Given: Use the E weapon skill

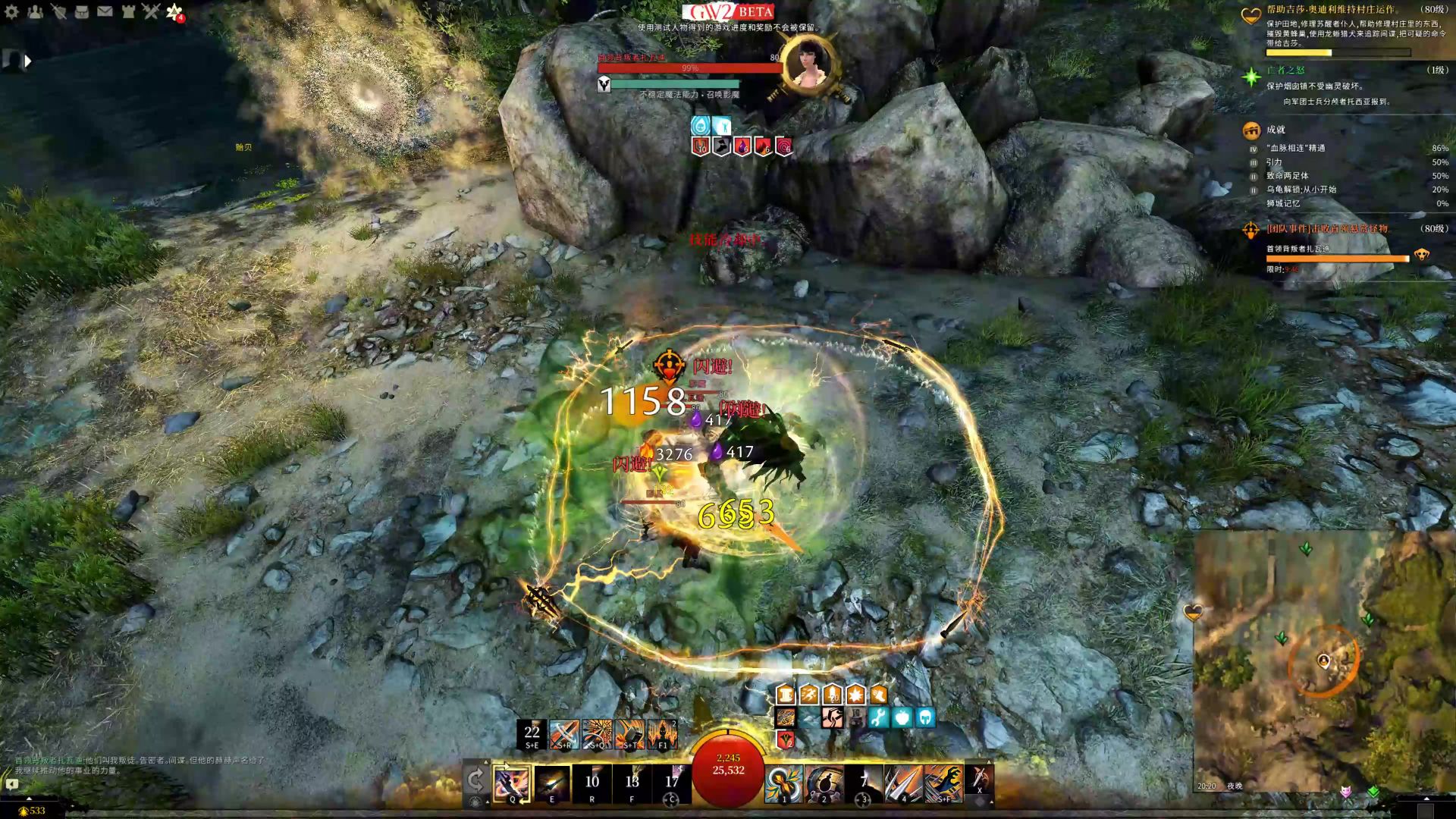Looking at the screenshot, I should coord(552,782).
